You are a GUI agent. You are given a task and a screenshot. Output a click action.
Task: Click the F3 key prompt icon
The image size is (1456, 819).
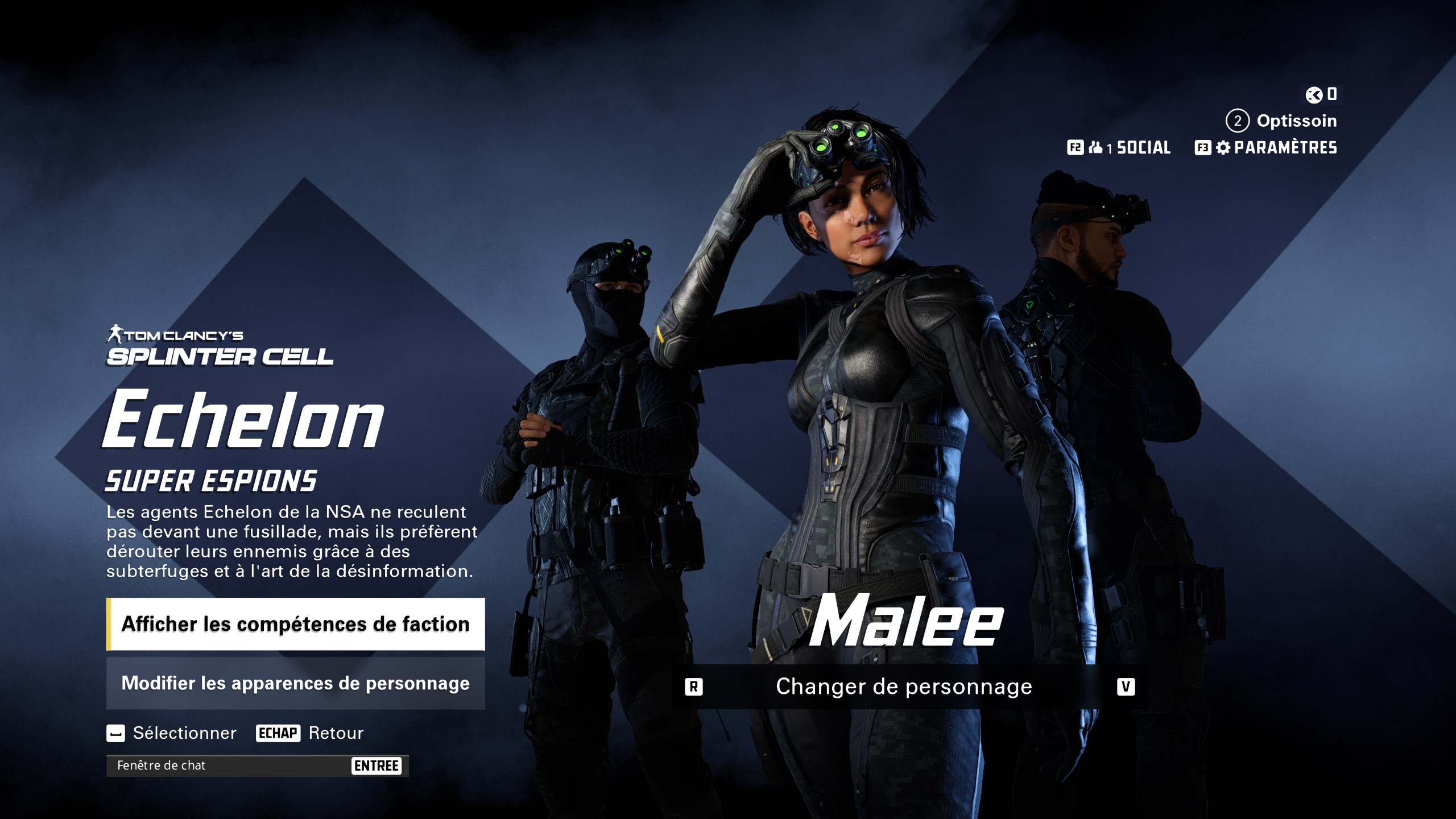(x=1202, y=148)
